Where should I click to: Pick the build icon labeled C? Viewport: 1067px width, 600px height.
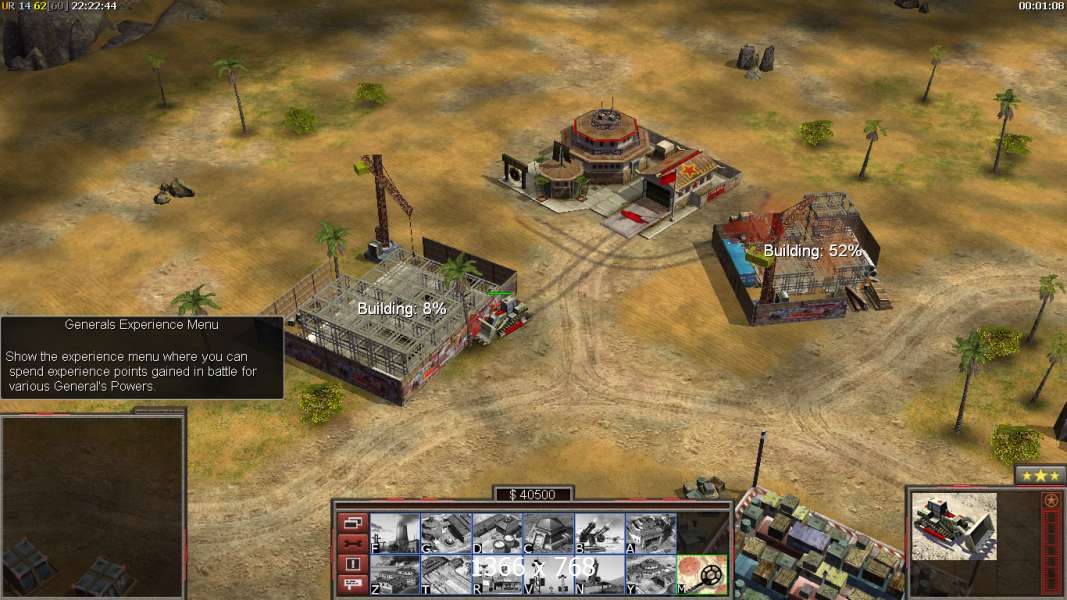pyautogui.click(x=548, y=533)
